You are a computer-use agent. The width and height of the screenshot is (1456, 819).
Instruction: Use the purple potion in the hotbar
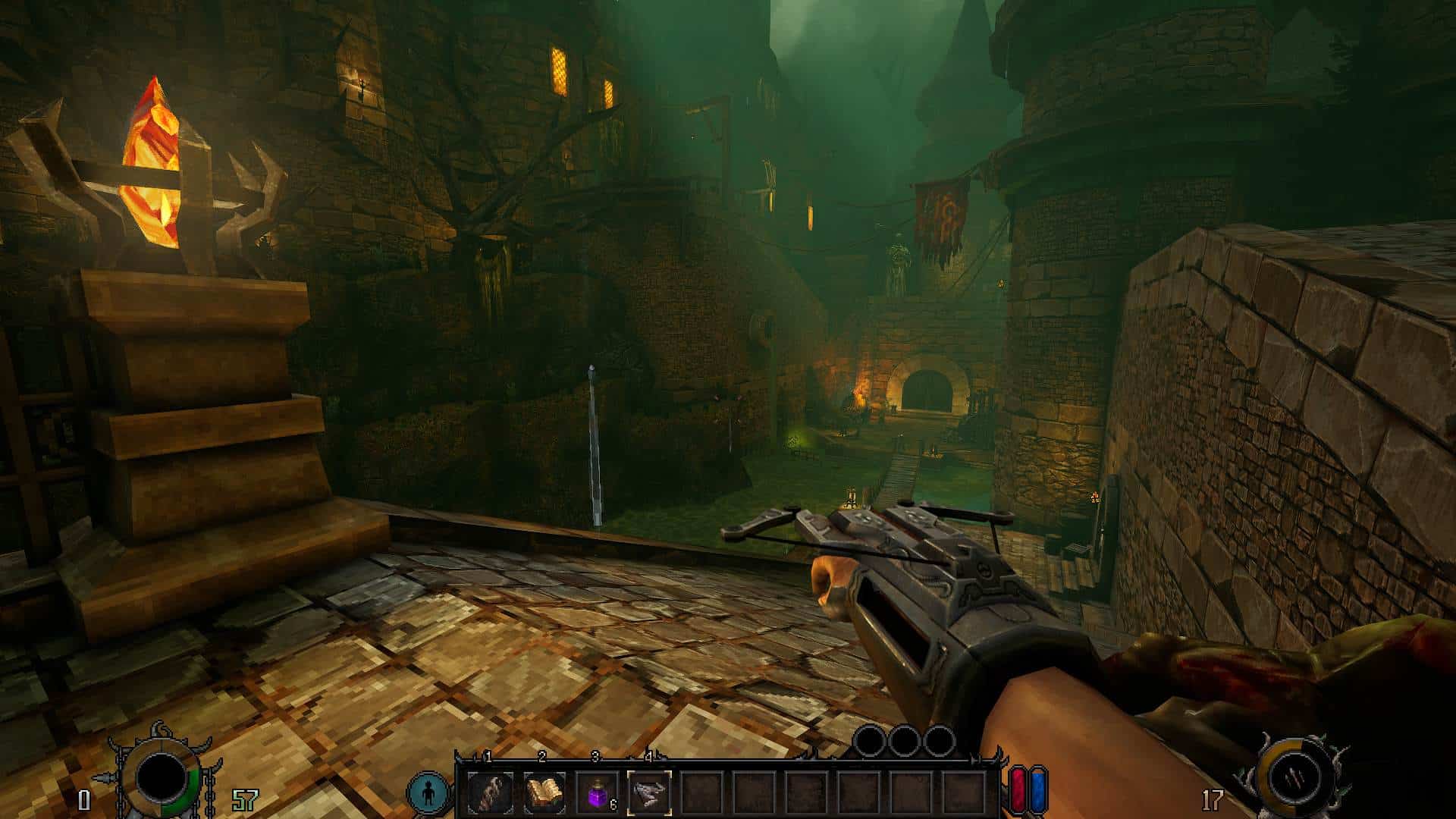click(597, 792)
